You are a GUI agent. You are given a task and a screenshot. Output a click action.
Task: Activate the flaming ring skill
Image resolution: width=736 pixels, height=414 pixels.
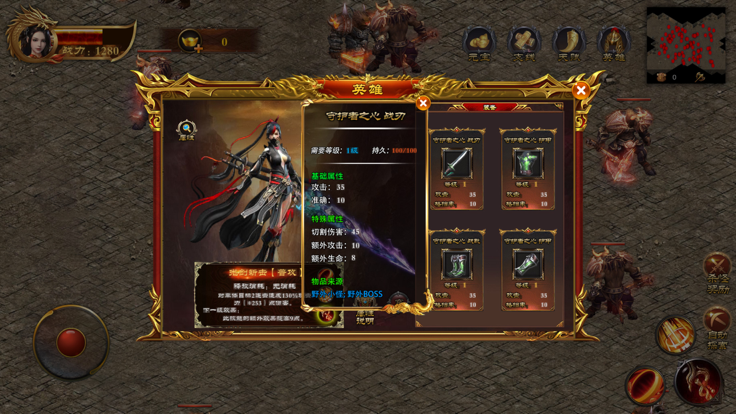645,385
